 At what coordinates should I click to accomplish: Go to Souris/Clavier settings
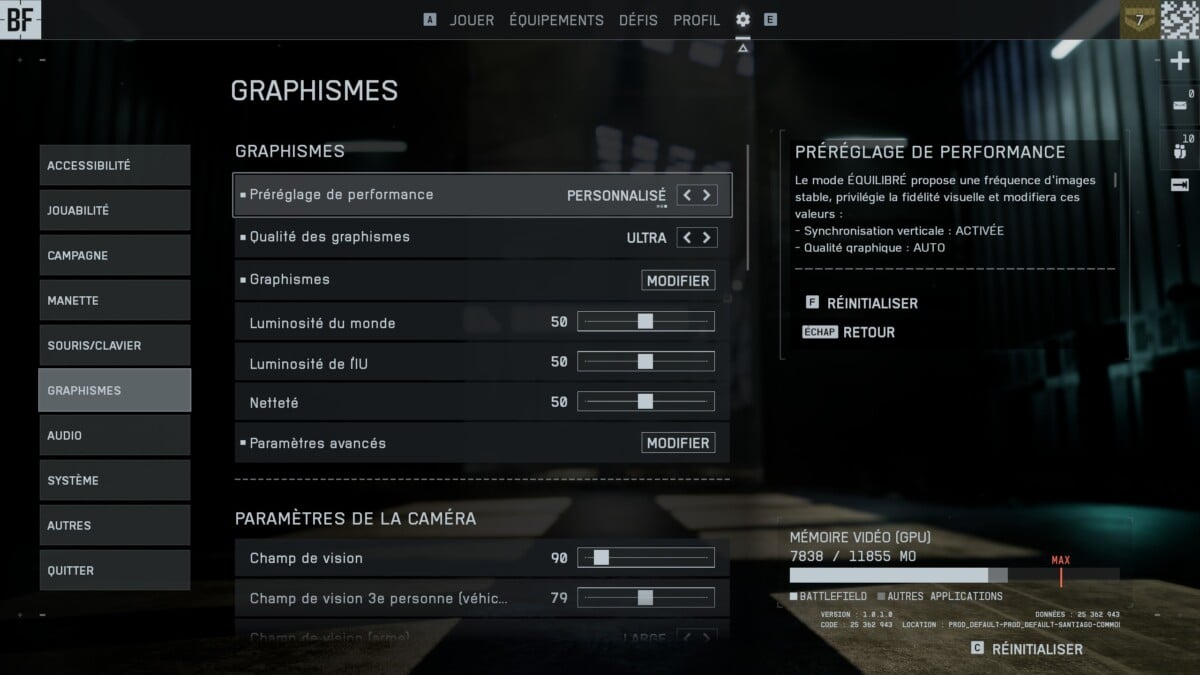pos(114,346)
